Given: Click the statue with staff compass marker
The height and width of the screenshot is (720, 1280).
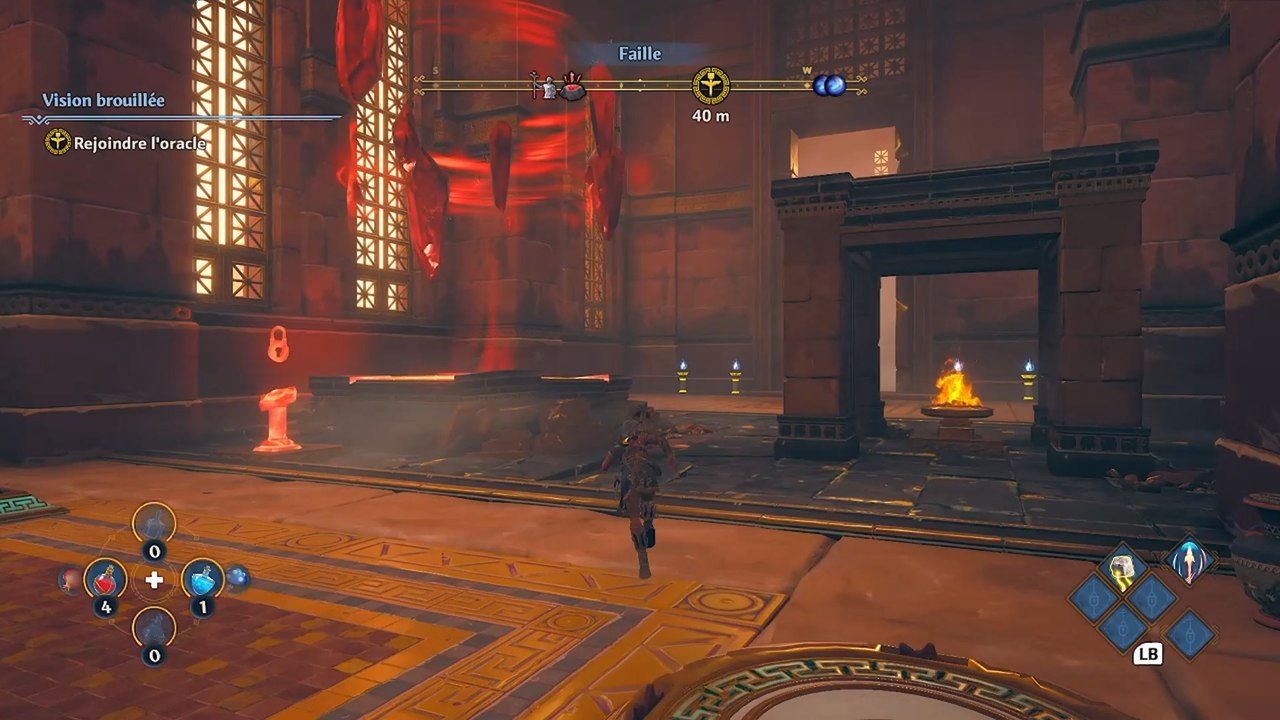Looking at the screenshot, I should (x=545, y=87).
